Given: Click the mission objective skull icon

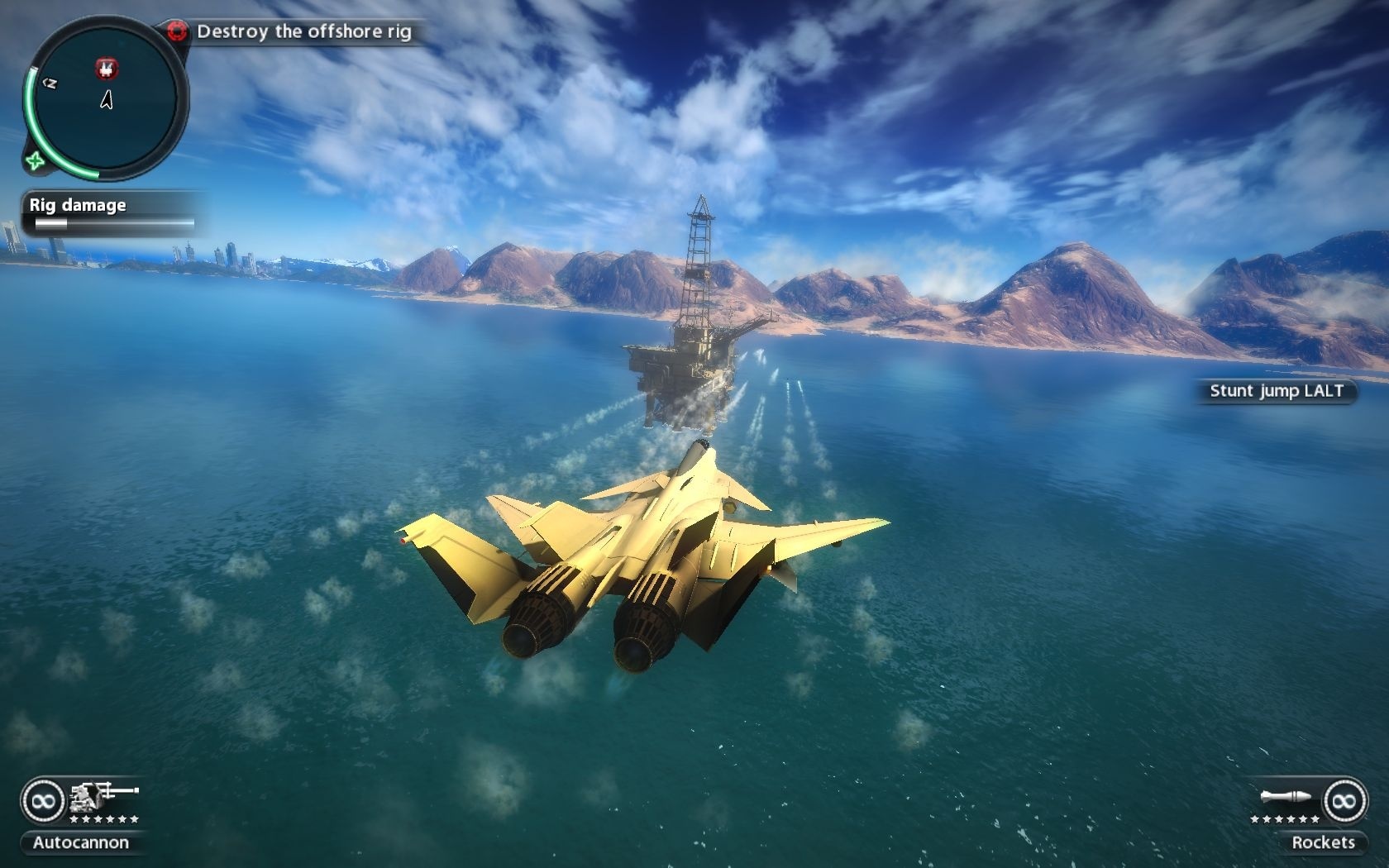Looking at the screenshot, I should coord(176,31).
